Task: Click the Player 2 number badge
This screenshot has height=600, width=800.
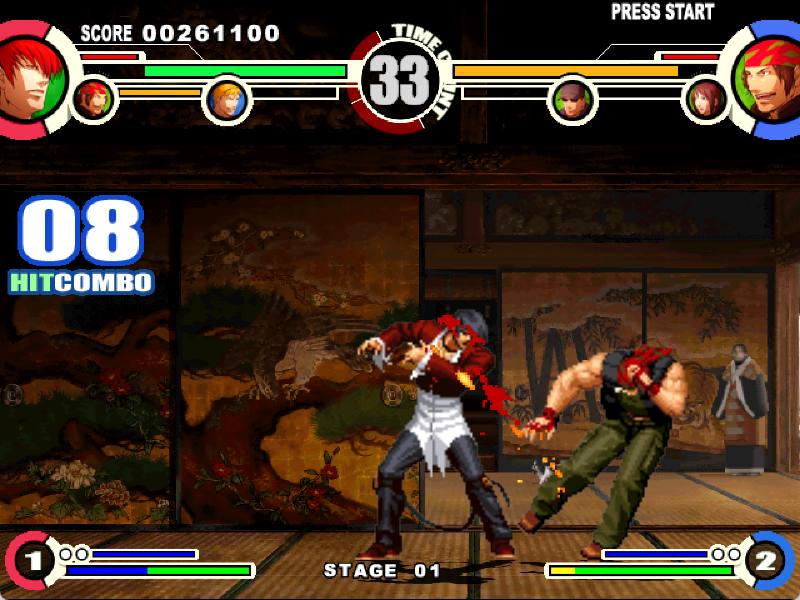Action: (767, 560)
